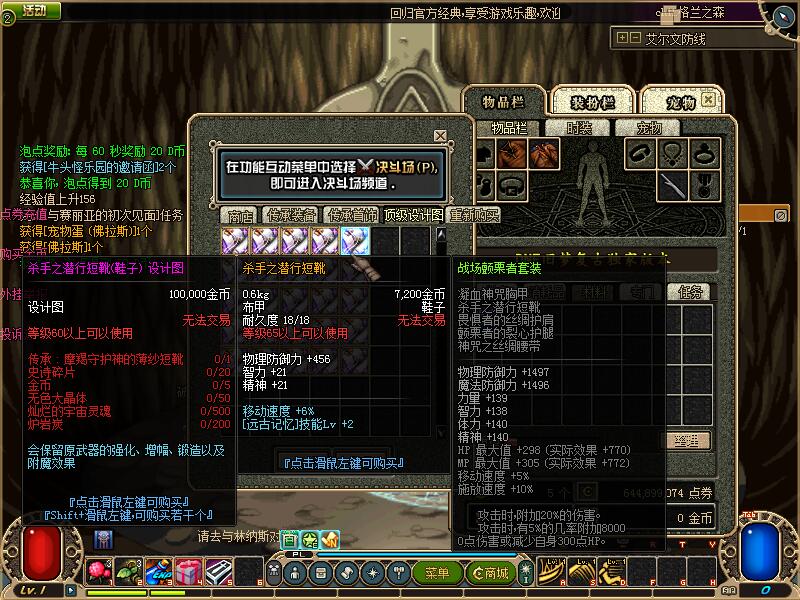Image resolution: width=800 pixels, height=600 pixels.
Task: Show the 任务 quest items tab
Action: point(692,292)
